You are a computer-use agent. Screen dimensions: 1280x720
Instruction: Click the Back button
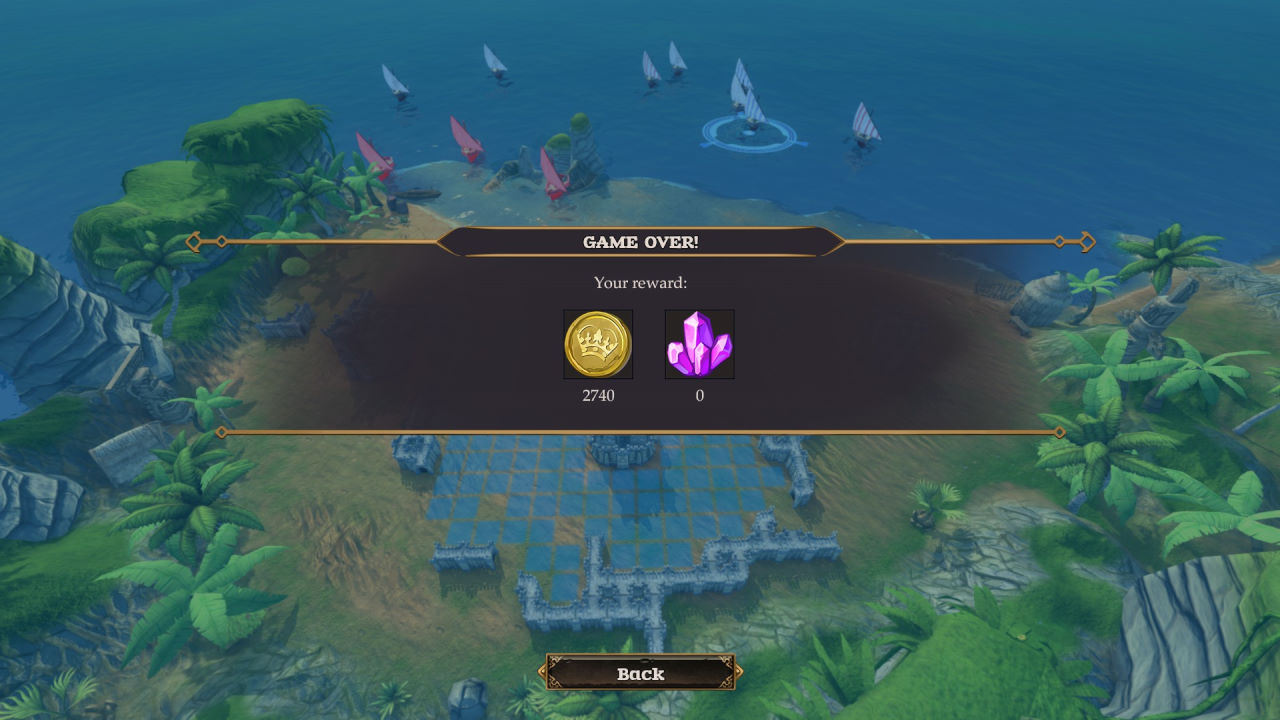point(640,673)
